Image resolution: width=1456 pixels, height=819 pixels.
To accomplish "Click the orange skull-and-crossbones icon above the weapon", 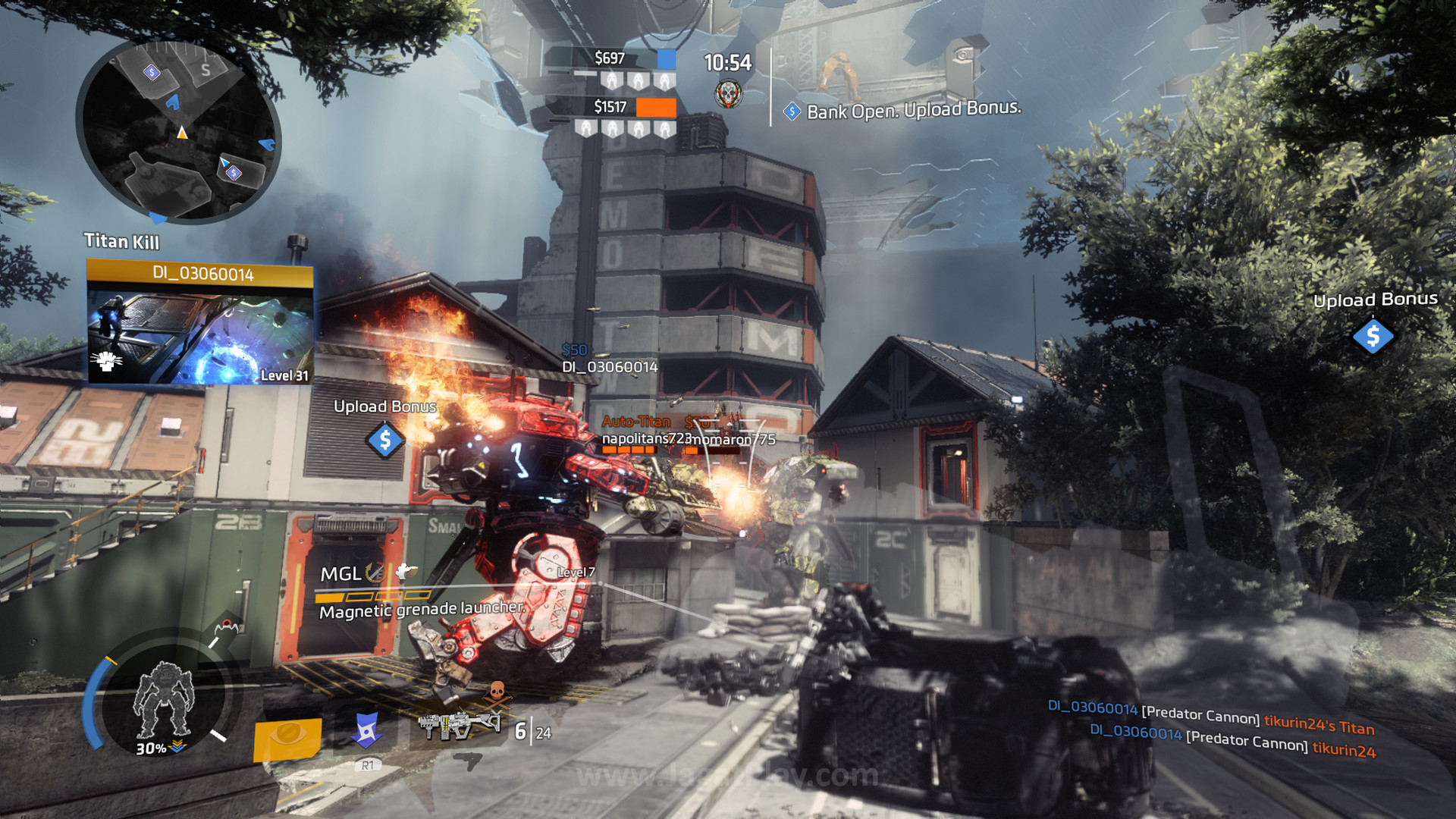I will pos(497,692).
